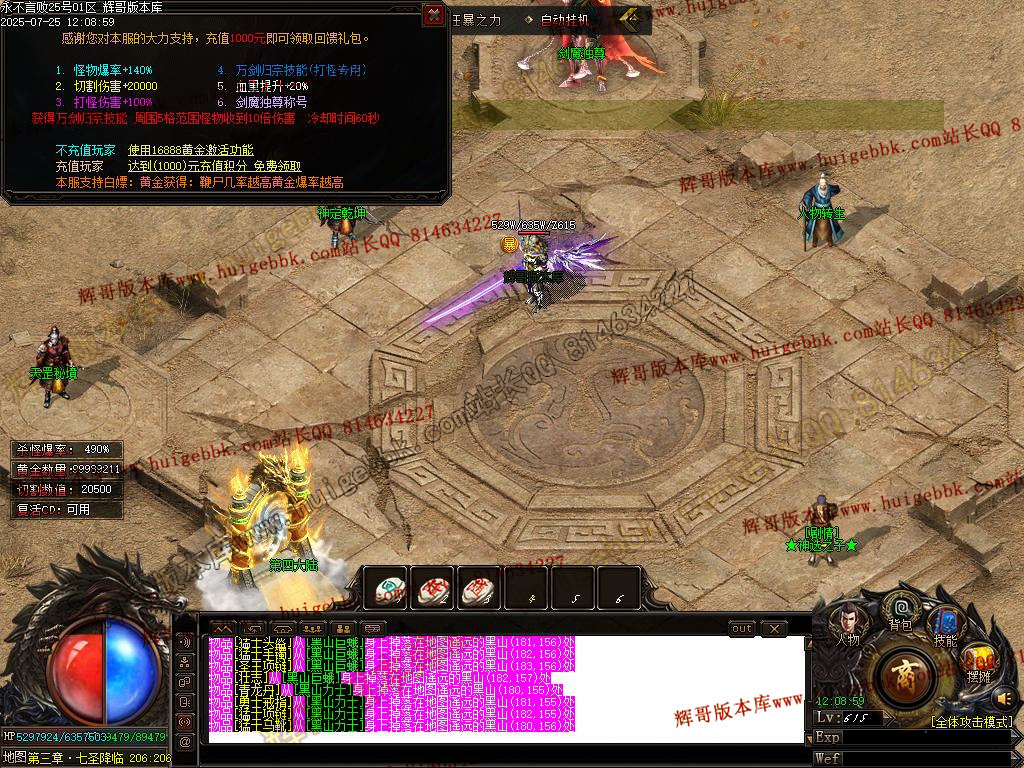Open the 背包 backpack
1024x768 pixels.
click(901, 611)
